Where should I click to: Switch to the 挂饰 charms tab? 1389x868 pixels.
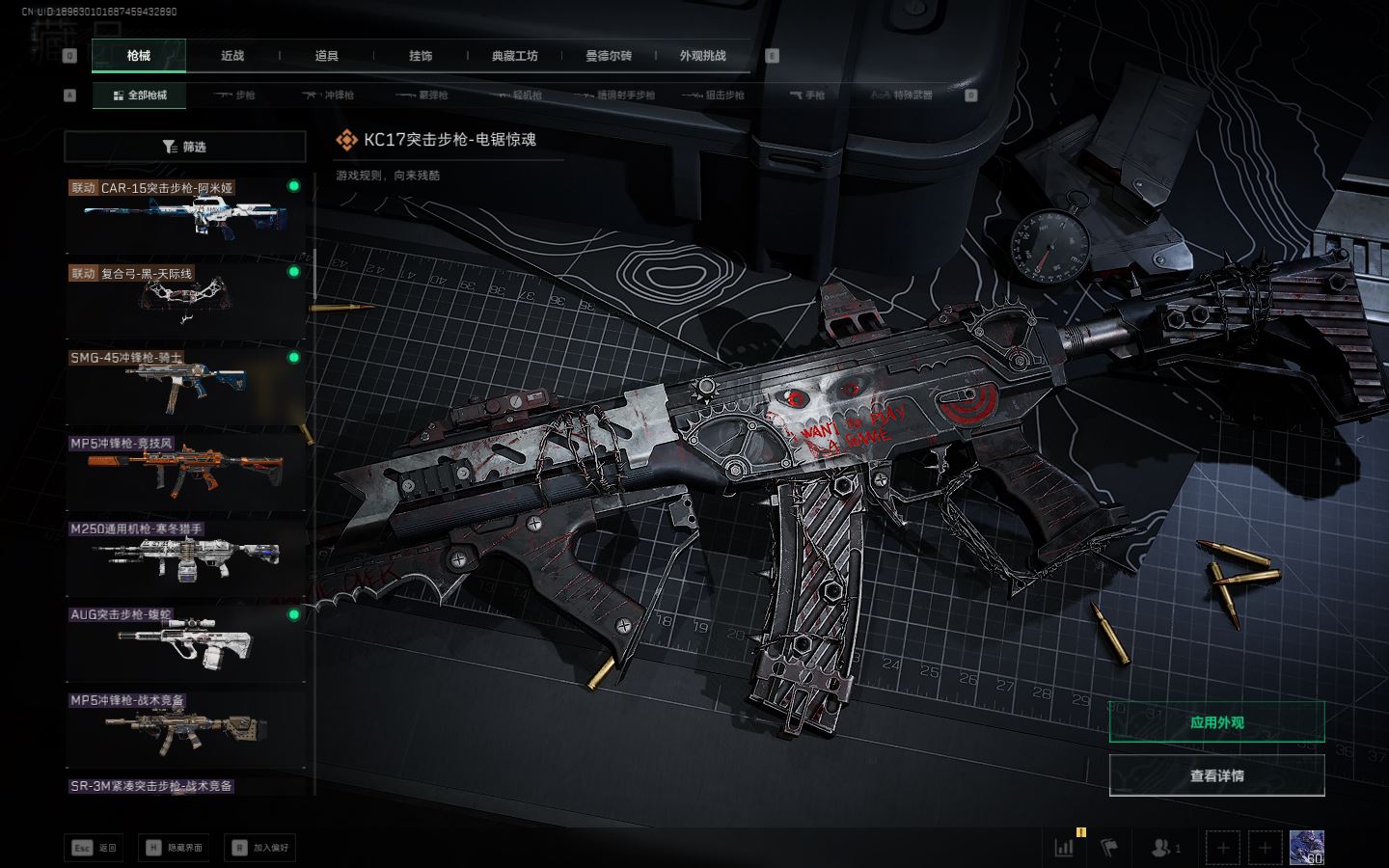(421, 56)
